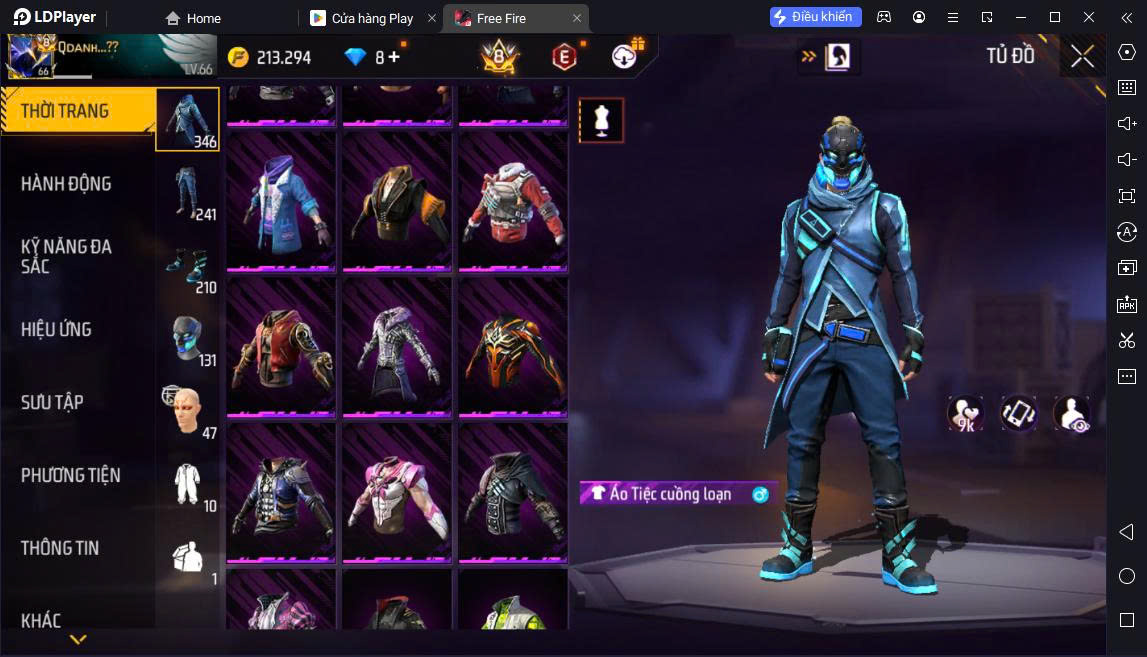This screenshot has height=657, width=1147.
Task: Toggle the character view eye icon
Action: [1071, 414]
